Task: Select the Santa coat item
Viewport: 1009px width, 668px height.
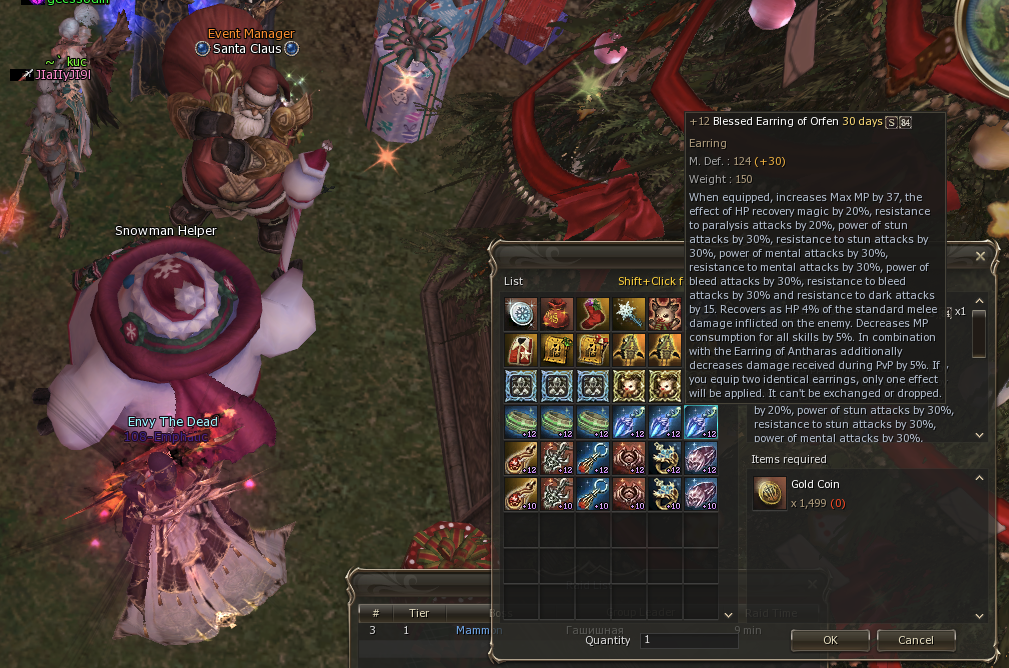Action: tap(521, 350)
